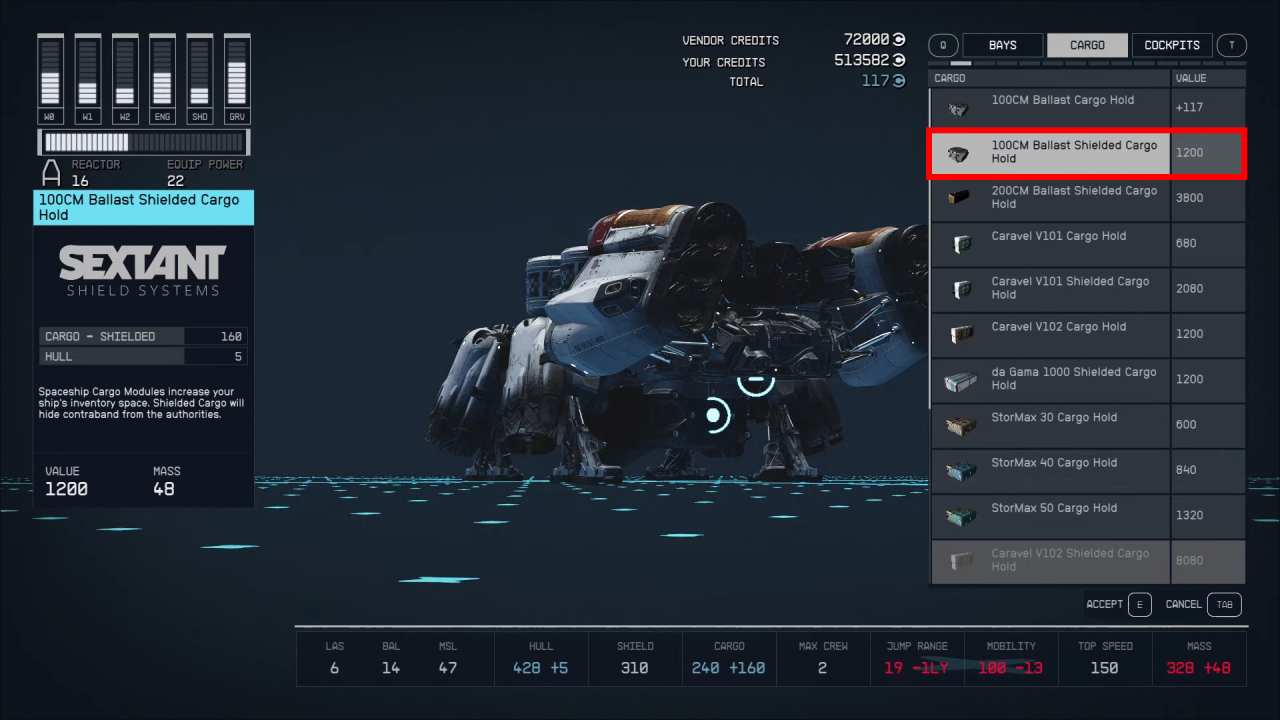Select the StorMax 40 Cargo Hold icon
This screenshot has height=720, width=1280.
(960, 470)
